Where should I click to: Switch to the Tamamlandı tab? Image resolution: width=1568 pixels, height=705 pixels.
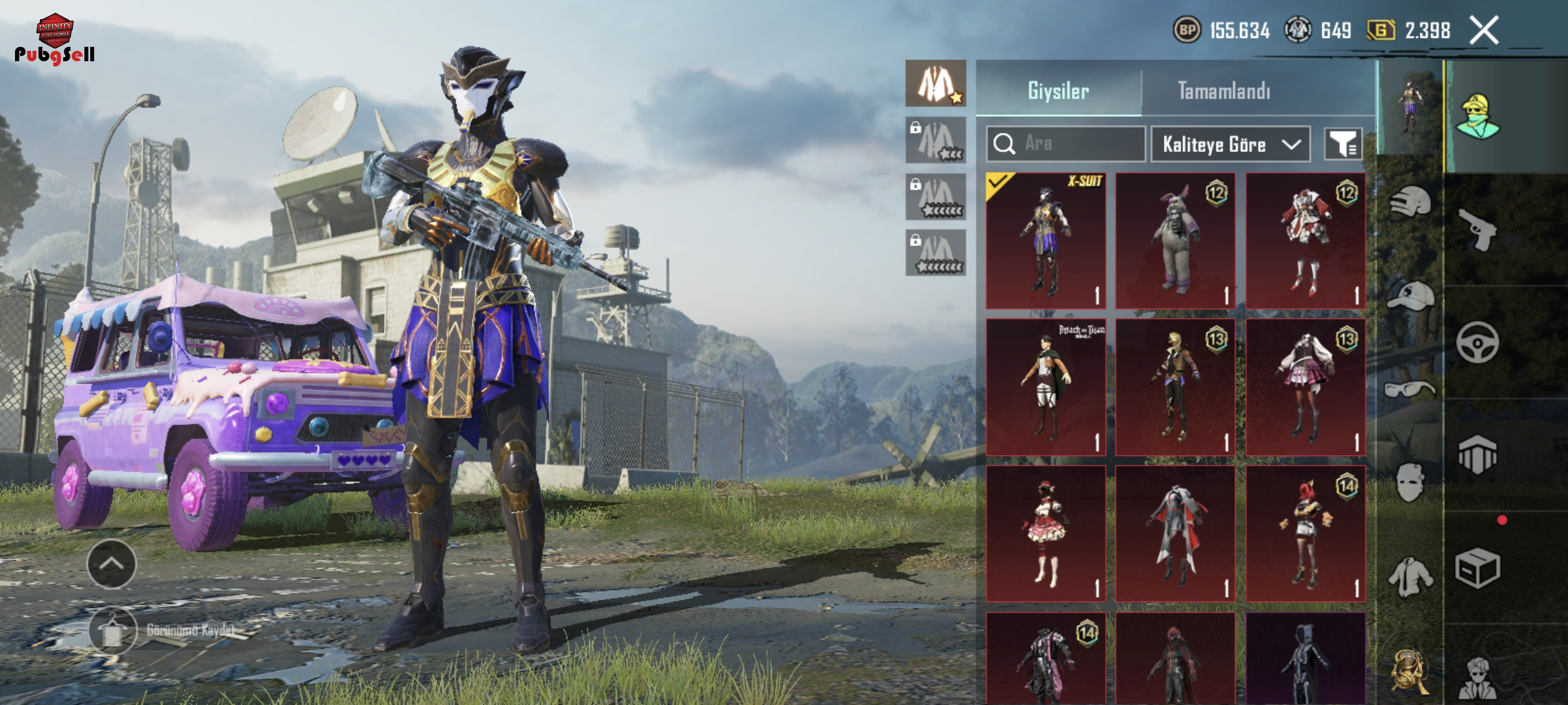[1223, 91]
